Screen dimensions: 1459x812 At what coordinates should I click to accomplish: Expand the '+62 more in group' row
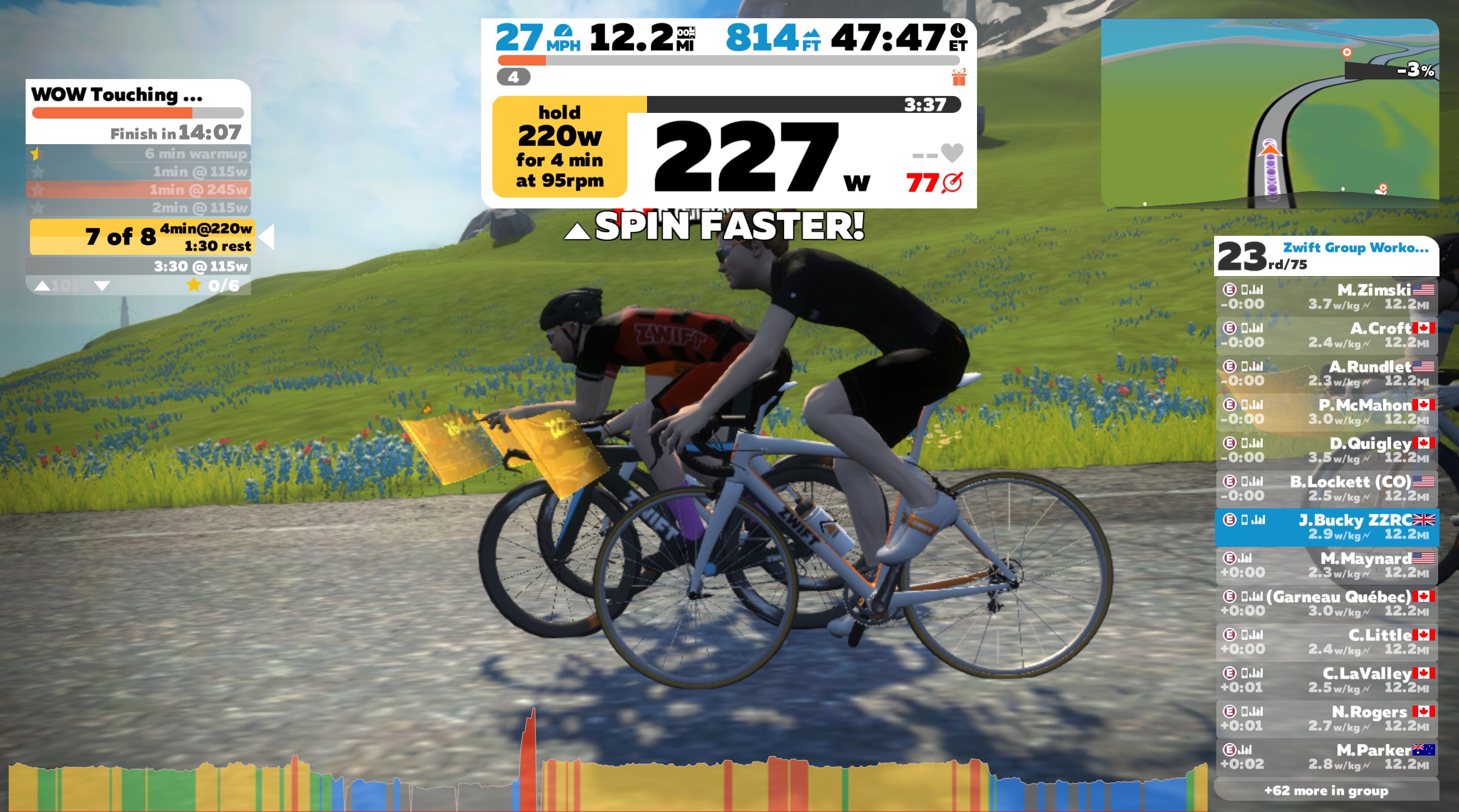pos(1326,791)
